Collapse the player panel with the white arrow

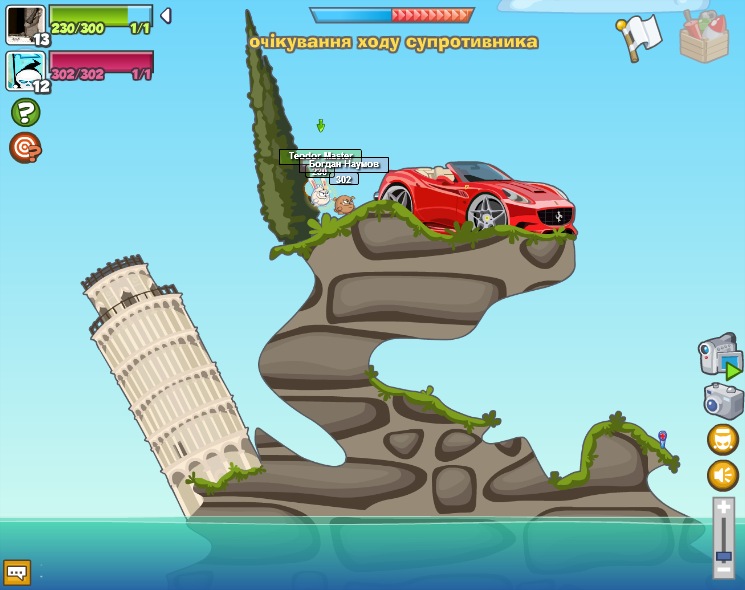[166, 16]
